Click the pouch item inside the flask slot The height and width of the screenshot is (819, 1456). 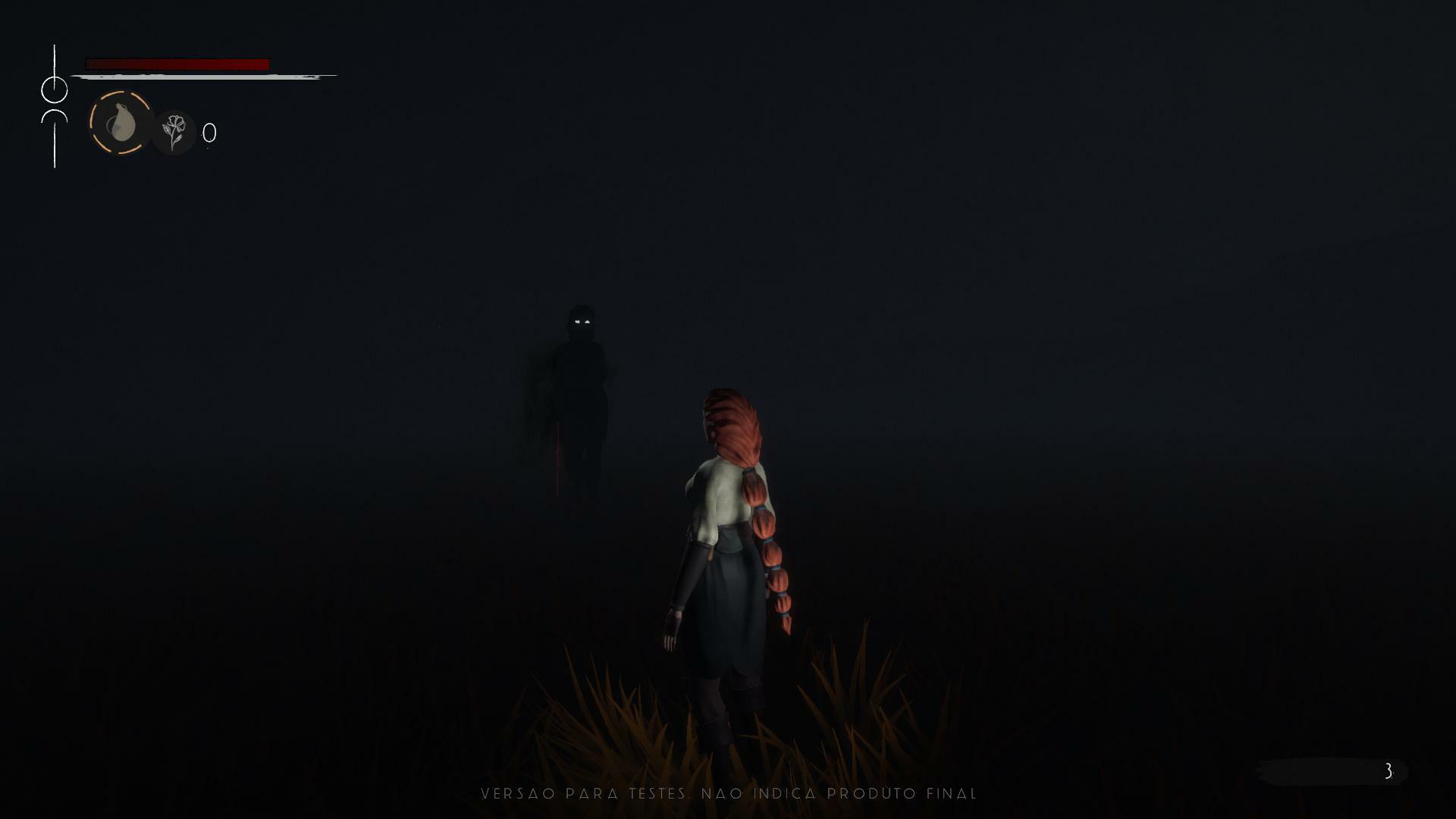click(x=121, y=125)
